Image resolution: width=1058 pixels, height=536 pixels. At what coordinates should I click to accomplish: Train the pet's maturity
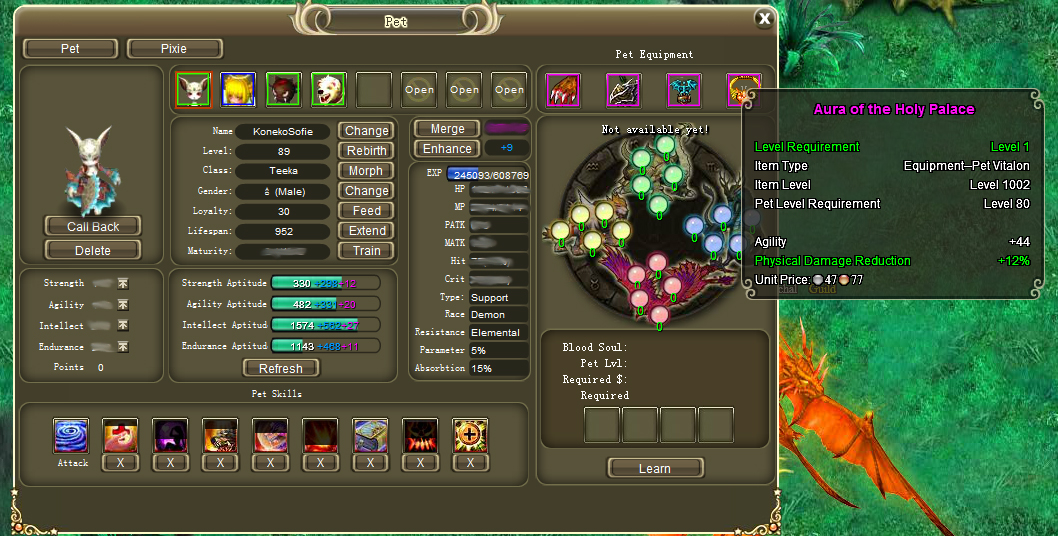tap(367, 251)
